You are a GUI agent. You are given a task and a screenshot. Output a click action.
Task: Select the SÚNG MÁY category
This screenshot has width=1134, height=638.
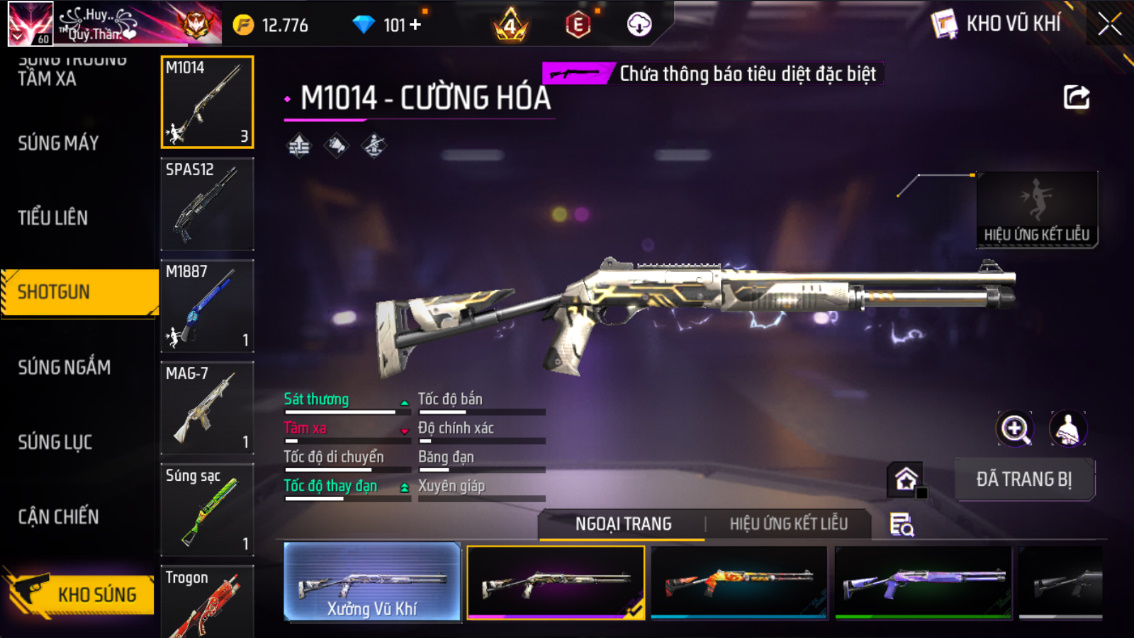point(58,143)
